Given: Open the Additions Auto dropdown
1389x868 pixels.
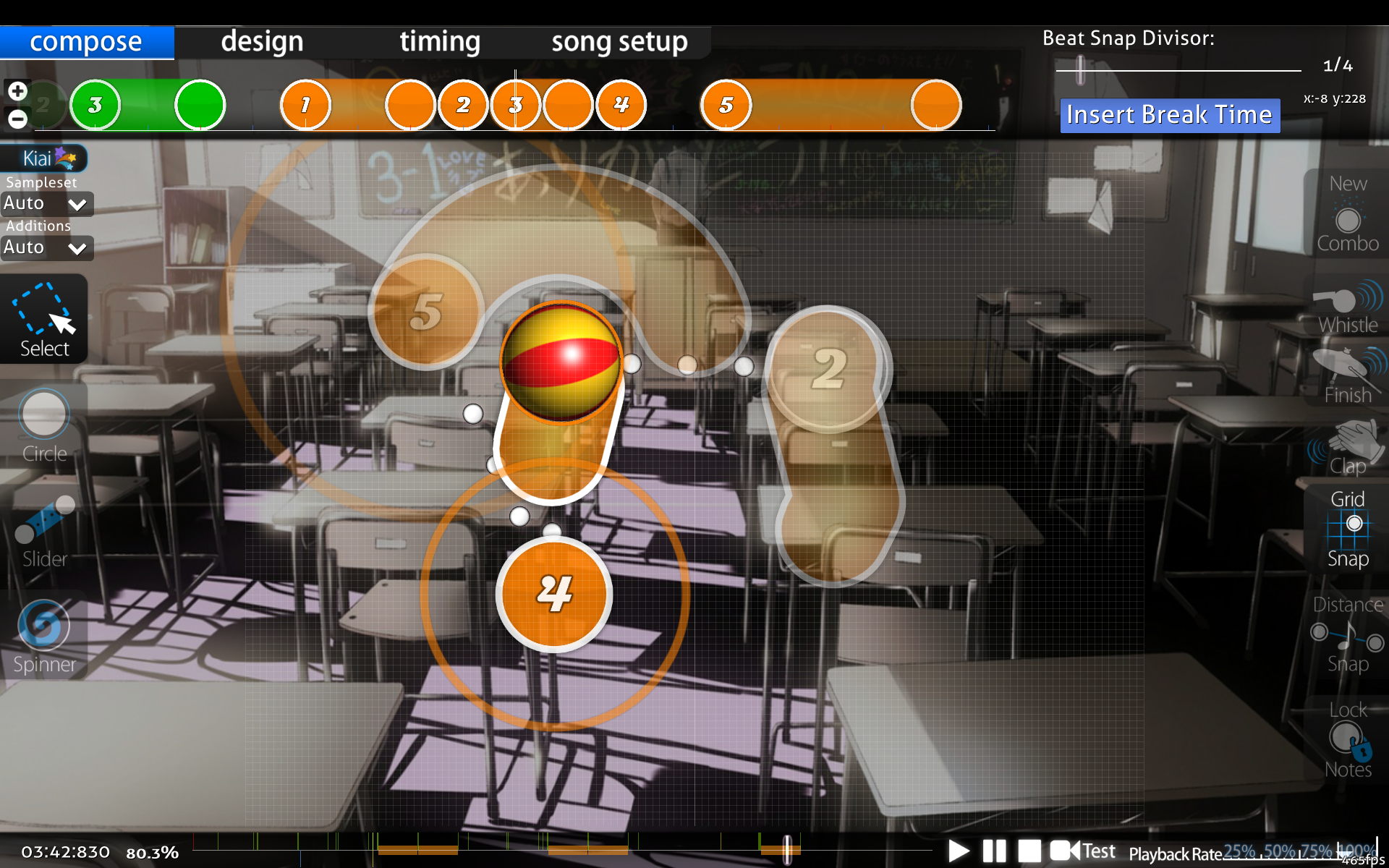Looking at the screenshot, I should 46,248.
